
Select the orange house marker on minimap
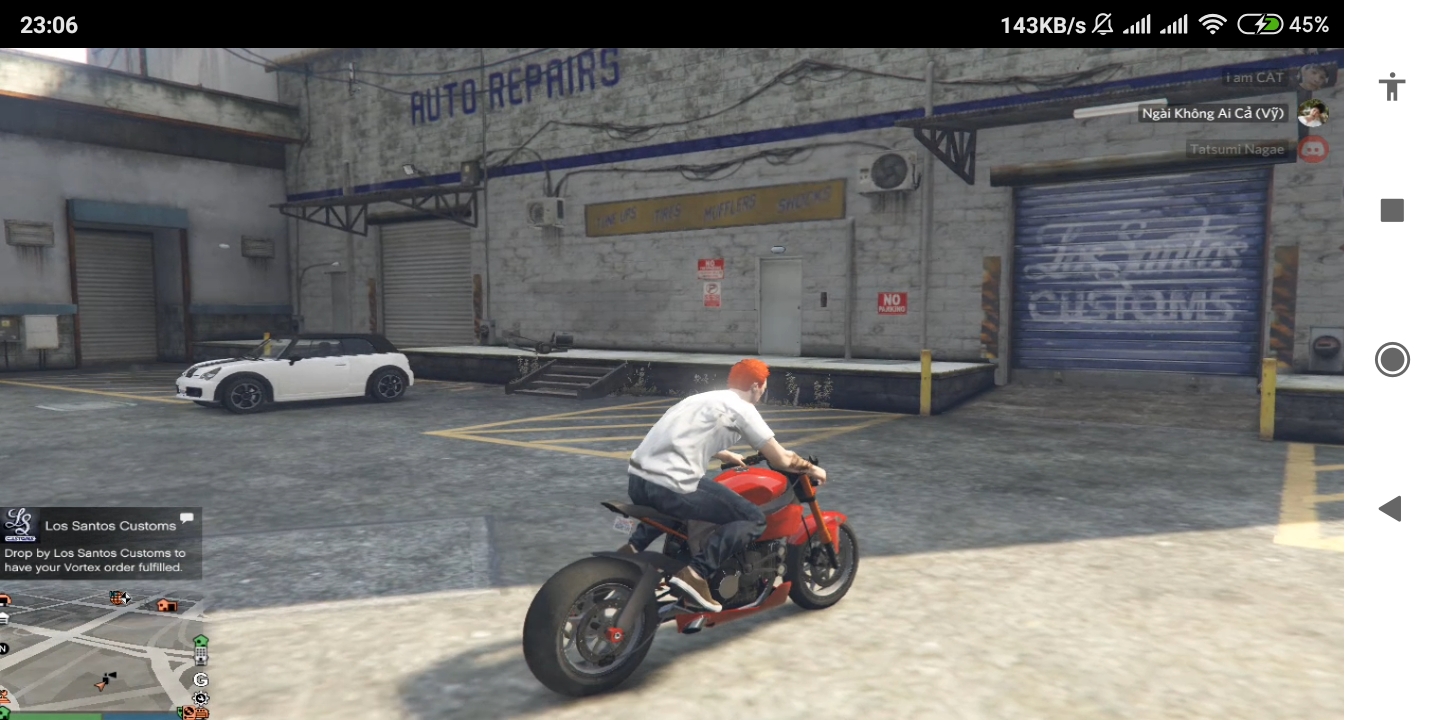pos(167,604)
